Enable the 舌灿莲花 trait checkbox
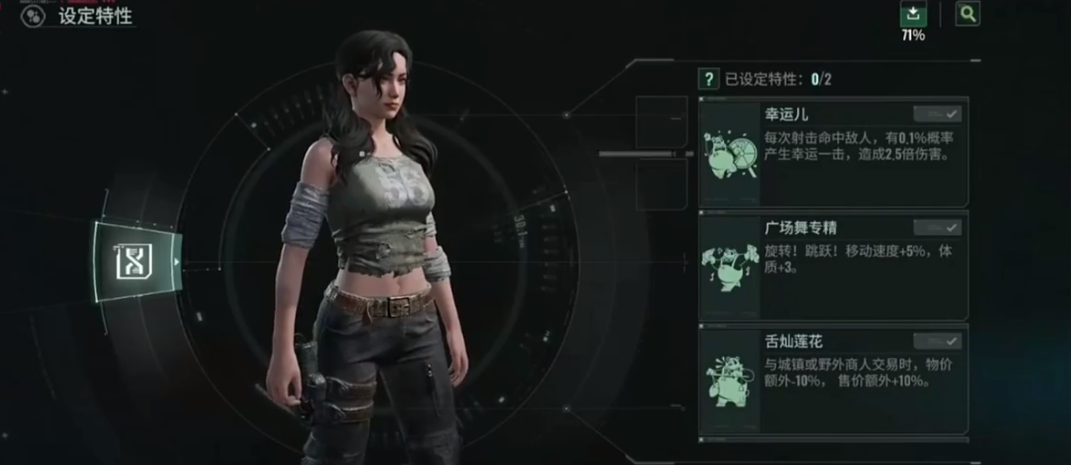 point(937,341)
